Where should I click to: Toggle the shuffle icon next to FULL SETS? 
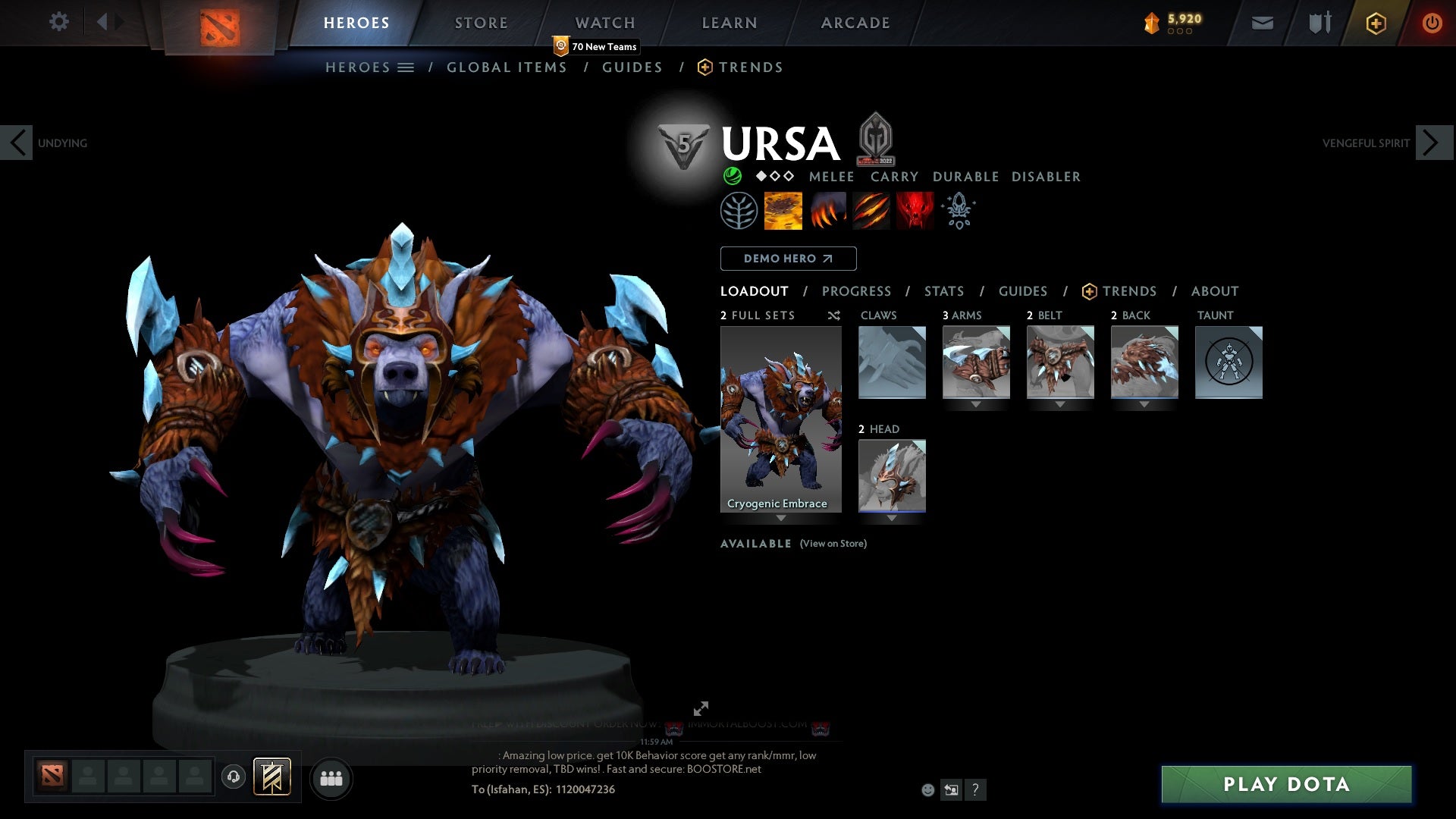(833, 315)
